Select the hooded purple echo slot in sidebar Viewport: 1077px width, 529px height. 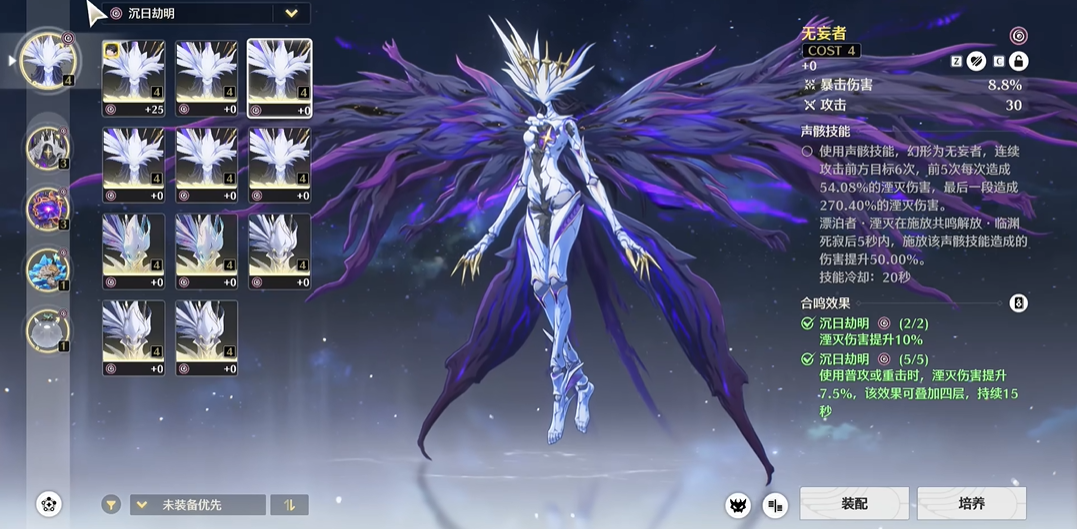tap(47, 148)
